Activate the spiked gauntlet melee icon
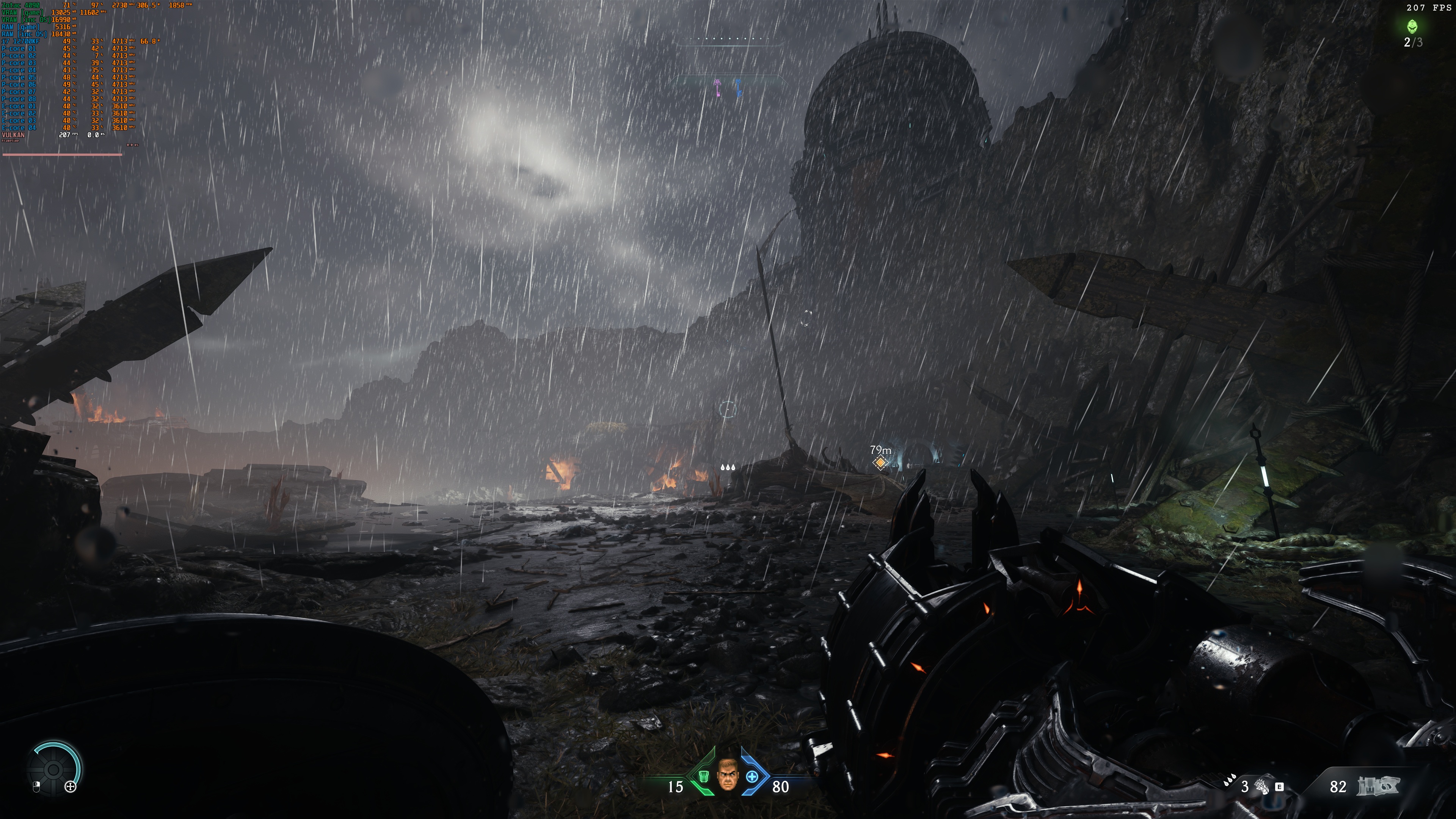The height and width of the screenshot is (819, 1456). pos(1261,786)
